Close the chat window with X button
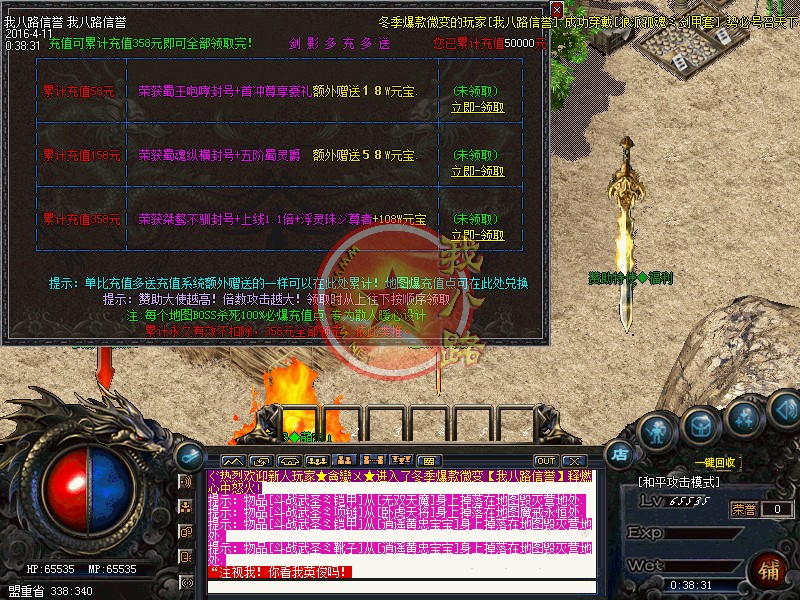Viewport: 800px width, 600px height. pos(575,460)
